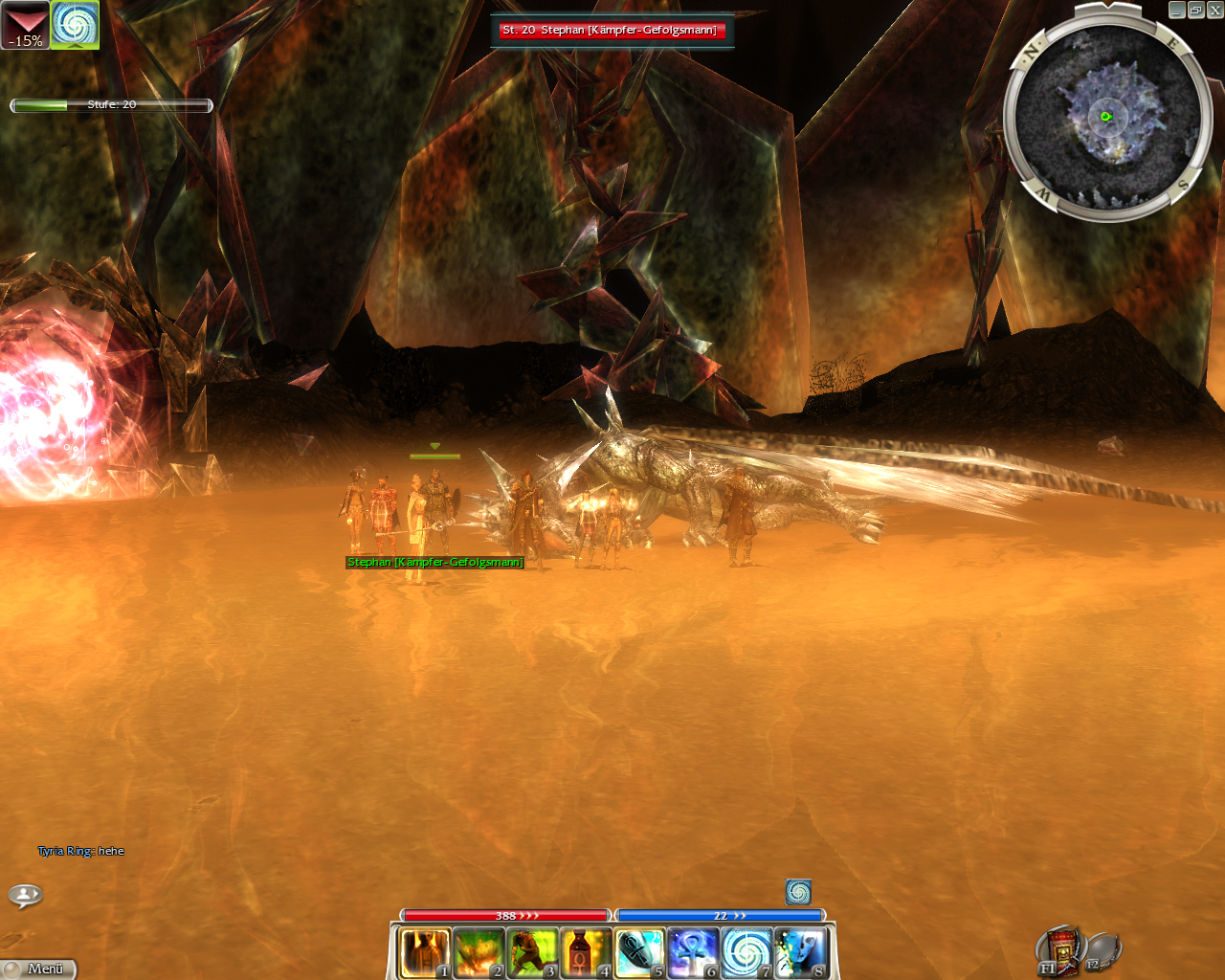Open the Menü button

(x=38, y=969)
